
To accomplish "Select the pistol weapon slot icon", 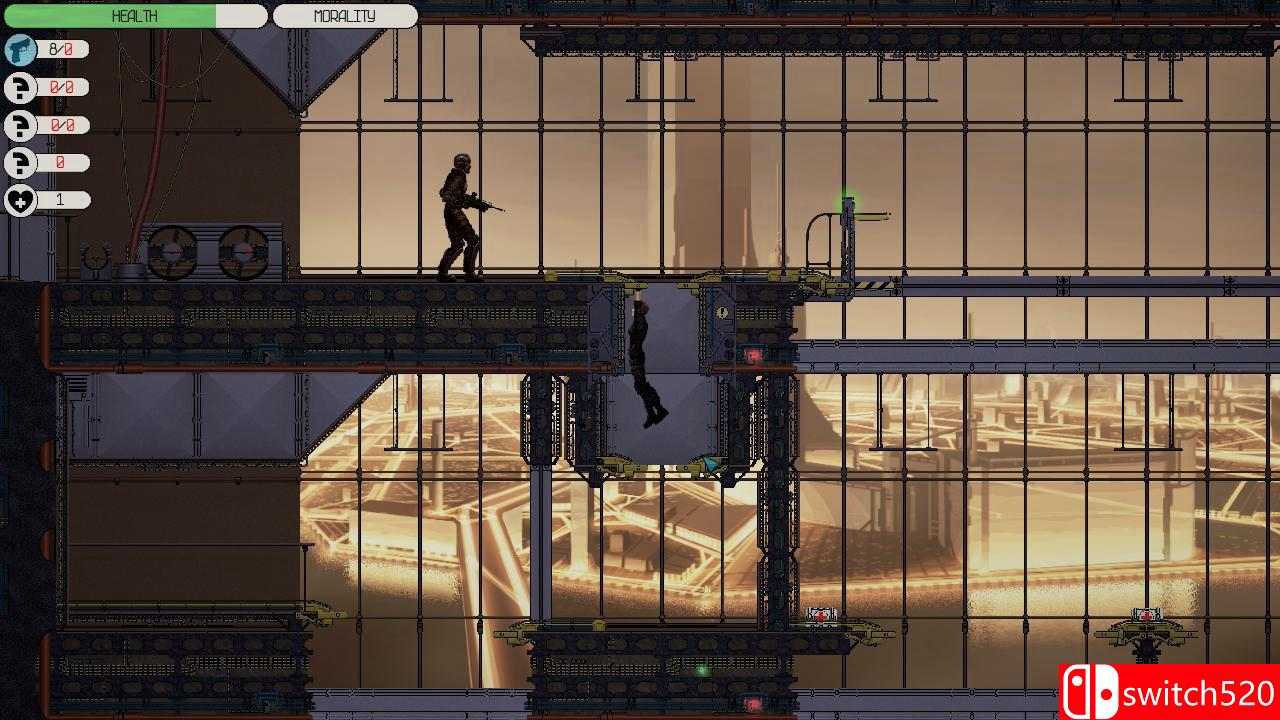I will click(20, 49).
